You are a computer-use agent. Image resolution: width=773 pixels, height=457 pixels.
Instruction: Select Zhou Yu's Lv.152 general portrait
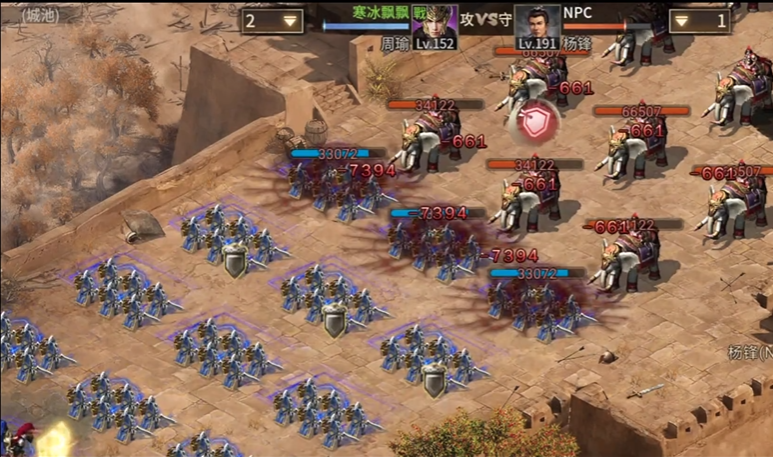click(x=434, y=26)
